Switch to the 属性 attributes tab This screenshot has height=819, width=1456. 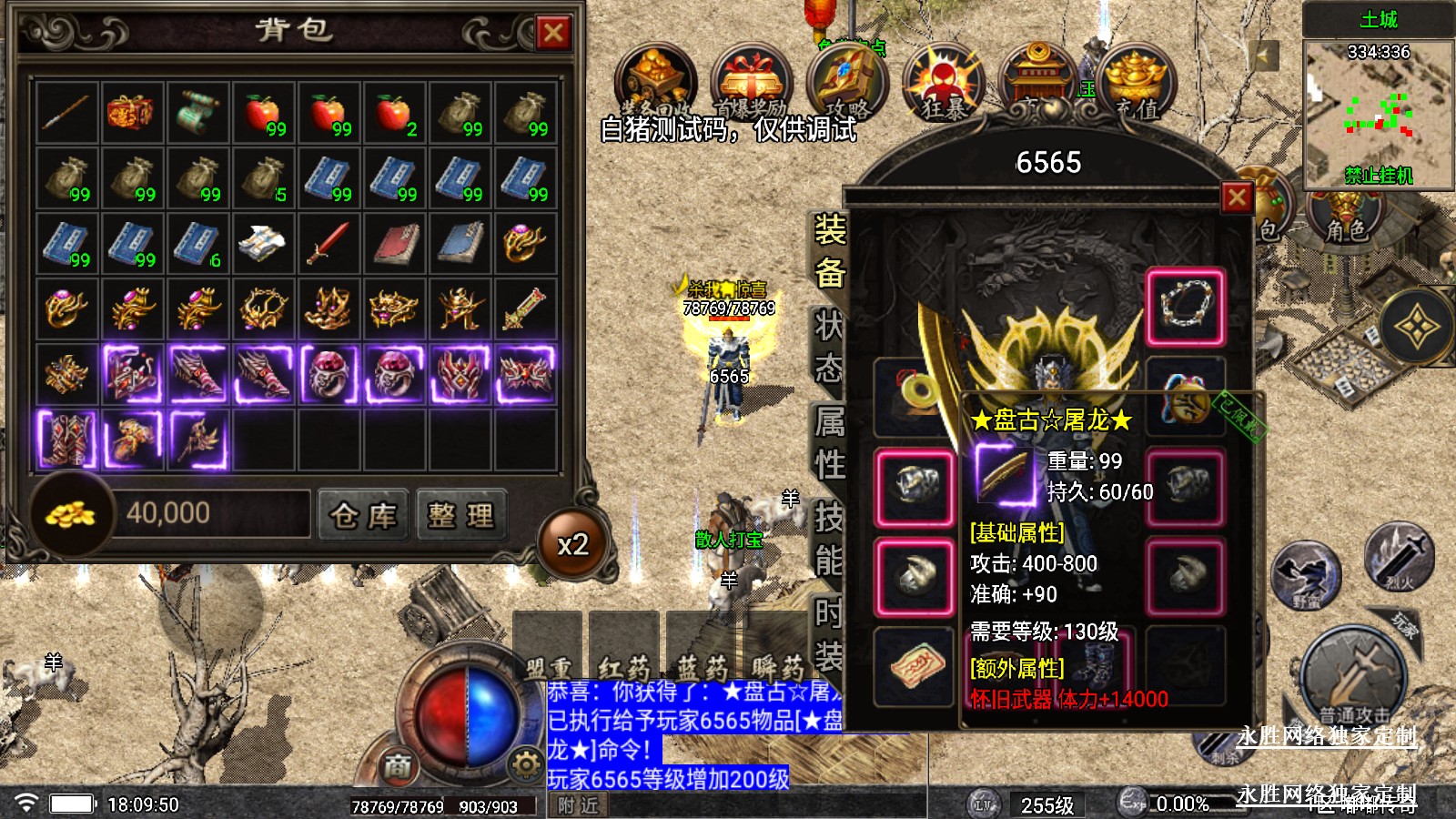pyautogui.click(x=829, y=443)
